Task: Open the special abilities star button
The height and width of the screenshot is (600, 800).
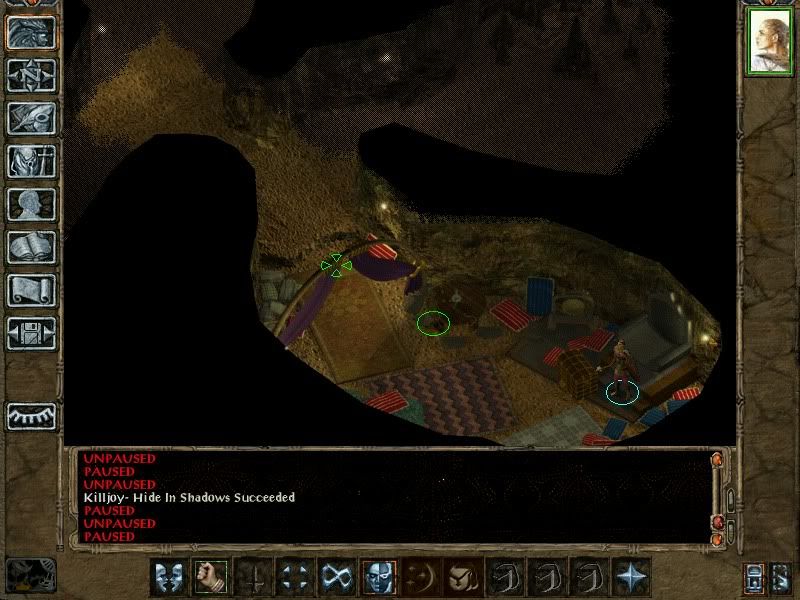Action: point(631,577)
